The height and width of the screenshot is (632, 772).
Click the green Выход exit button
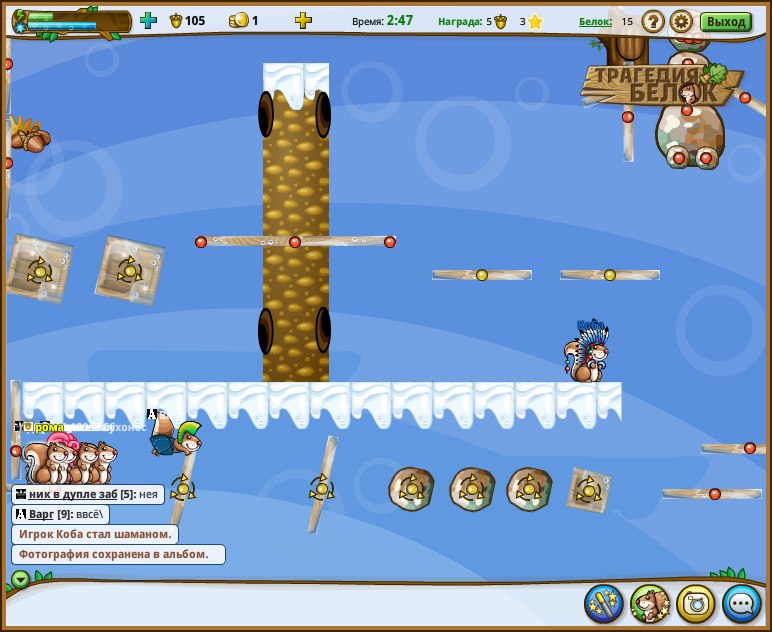[725, 21]
